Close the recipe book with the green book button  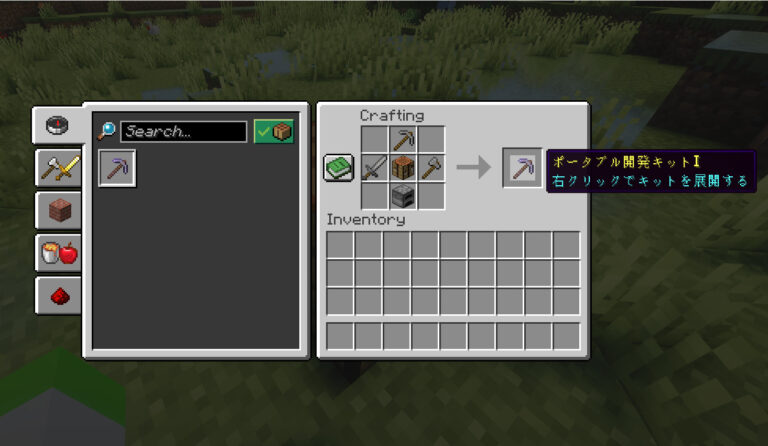pyautogui.click(x=338, y=167)
